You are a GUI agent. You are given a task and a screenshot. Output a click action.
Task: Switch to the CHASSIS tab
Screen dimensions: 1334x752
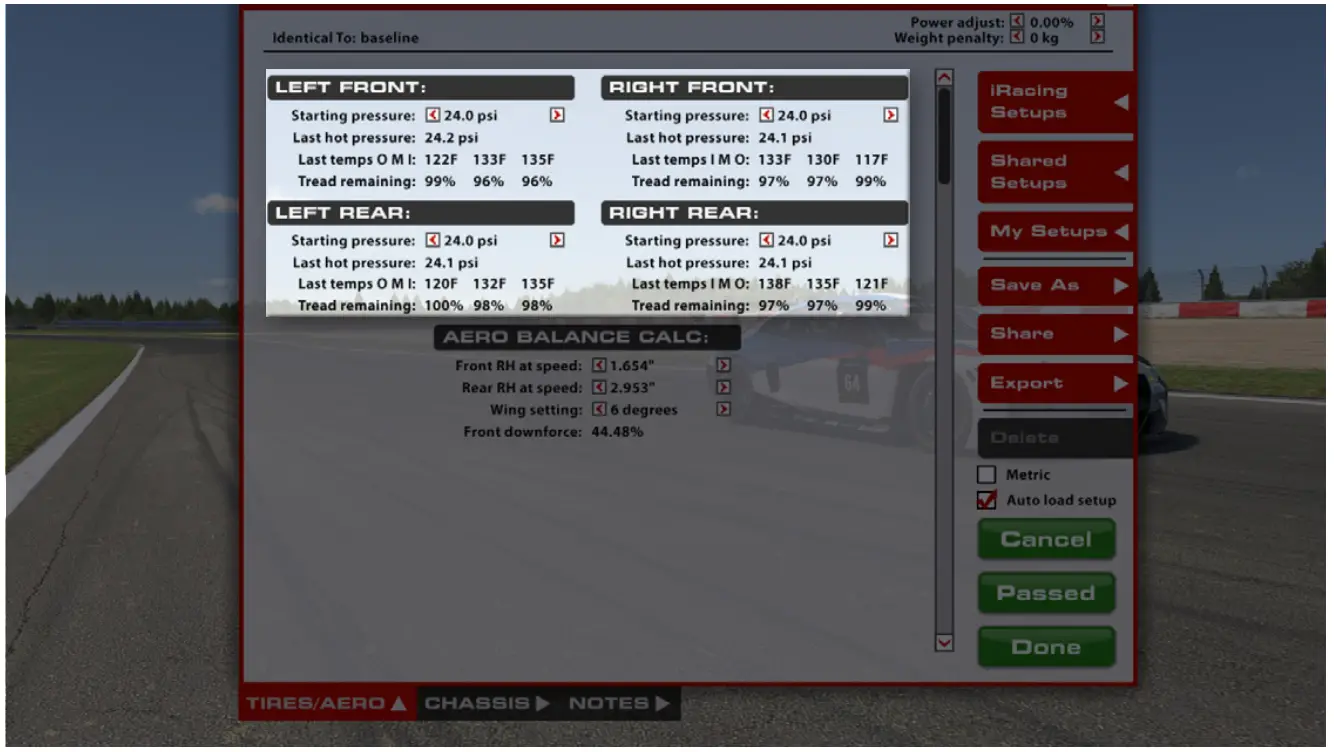click(481, 703)
